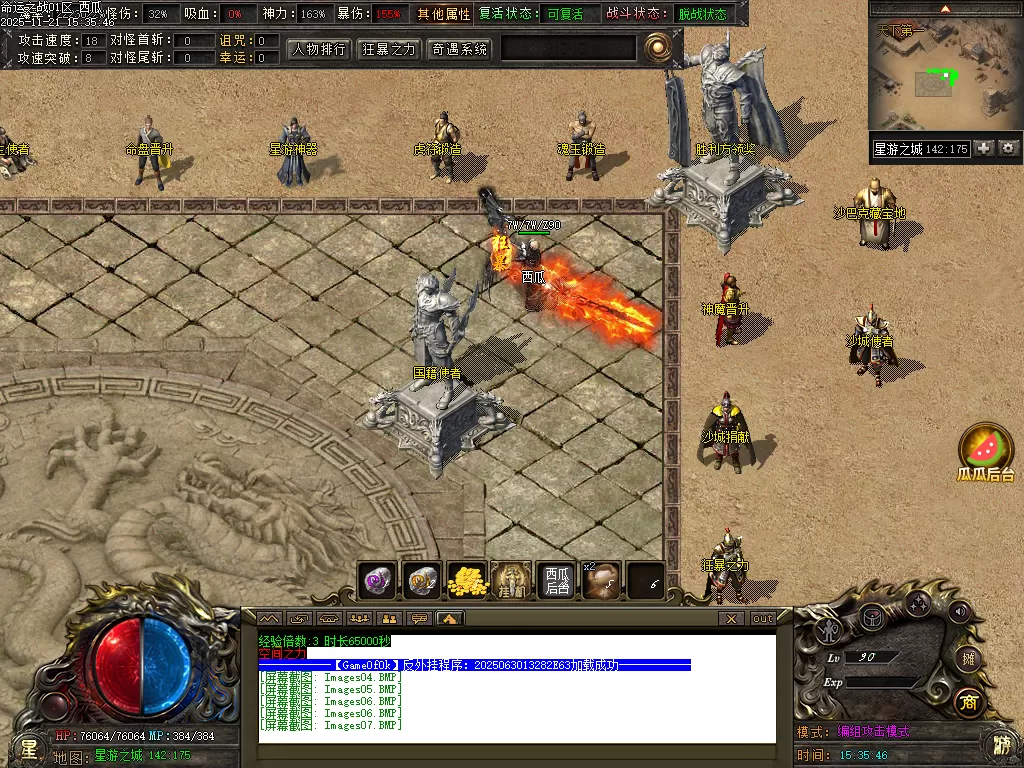Activate the 挂机 auto-play hotbar icon
This screenshot has width=1024, height=768.
[511, 580]
